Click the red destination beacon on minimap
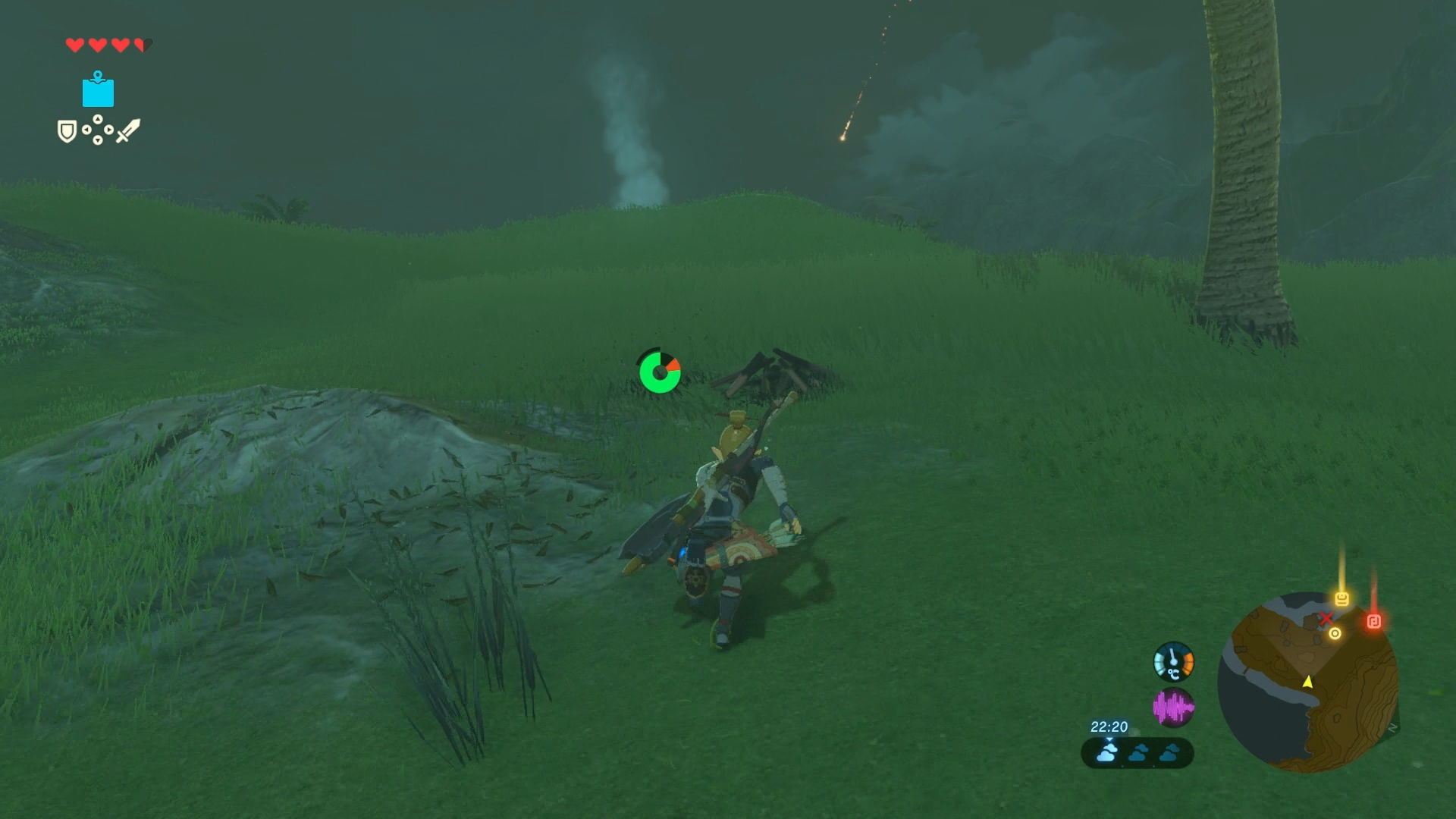 tap(1374, 620)
